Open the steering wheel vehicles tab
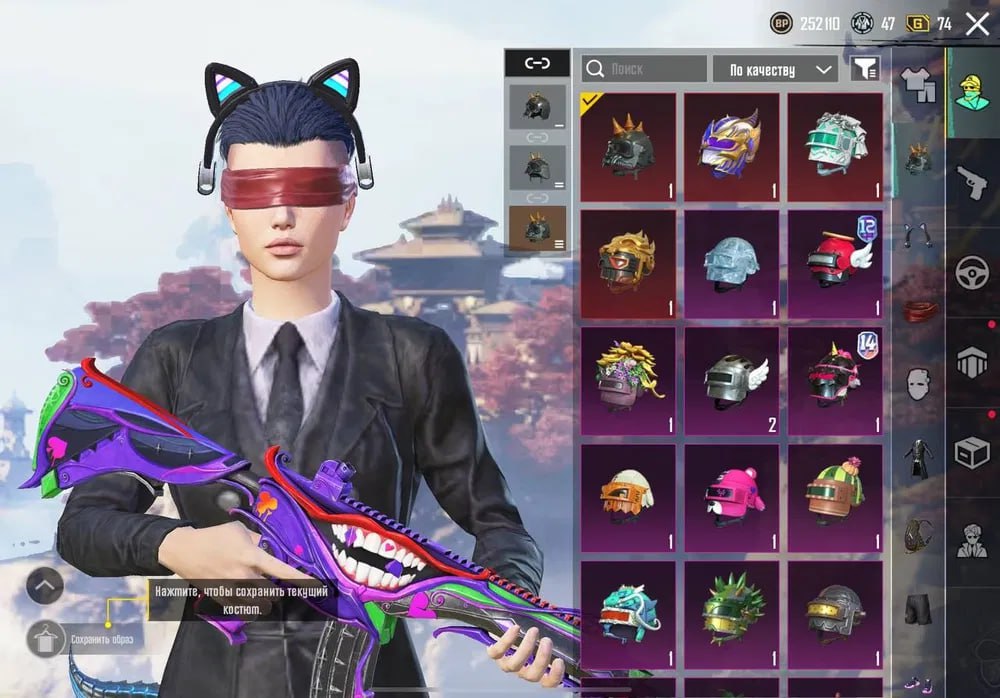 pos(972,272)
